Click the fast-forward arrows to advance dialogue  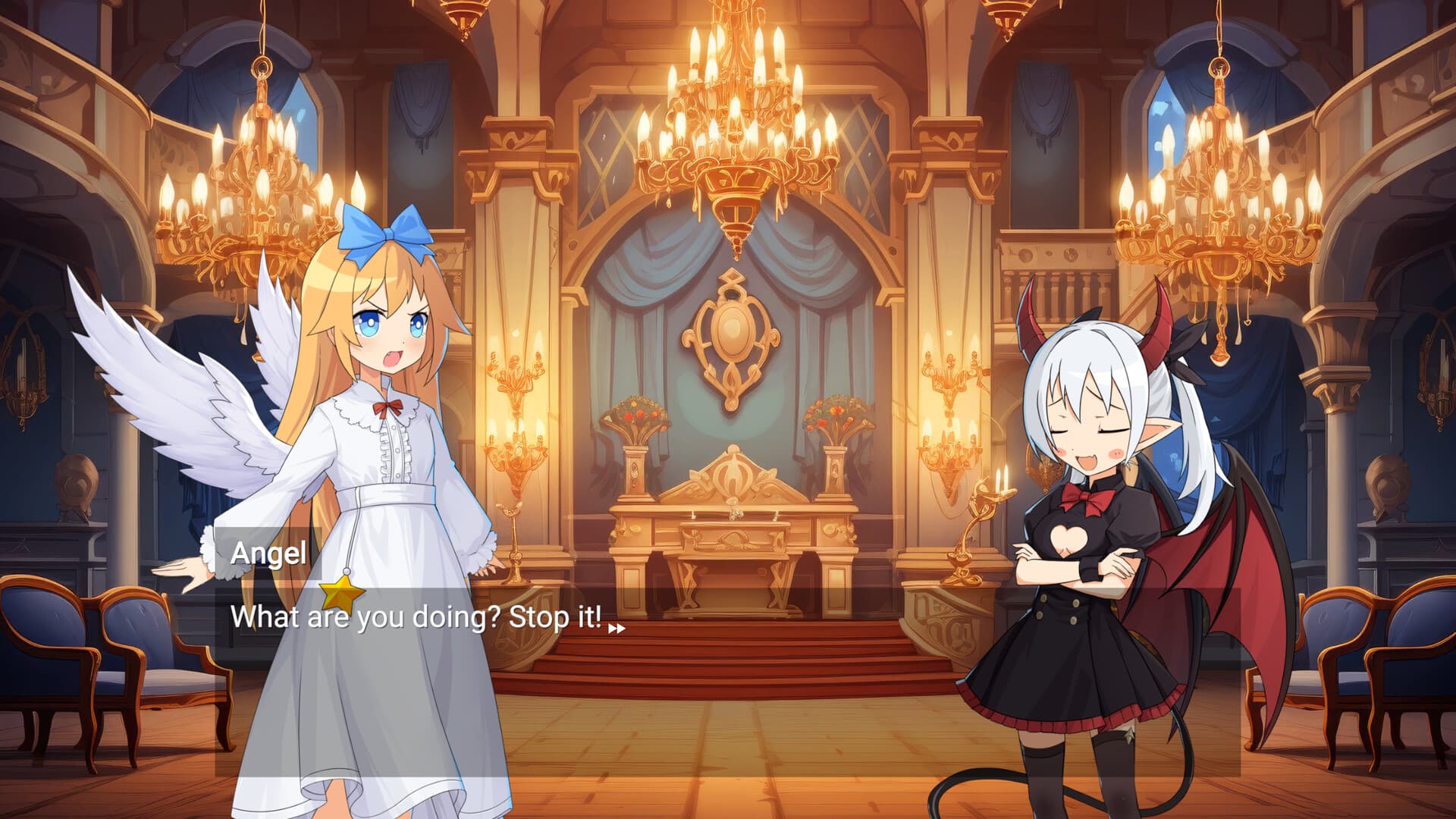click(618, 626)
